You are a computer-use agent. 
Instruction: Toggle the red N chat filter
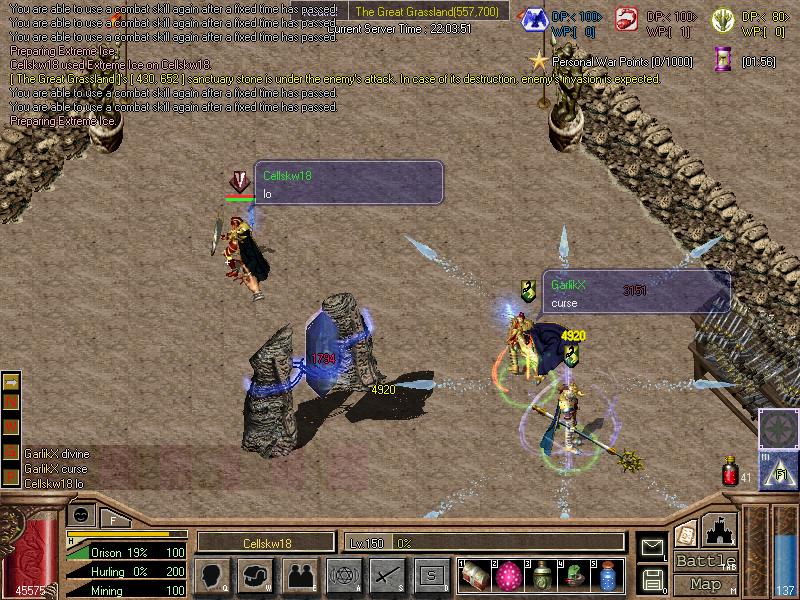12,400
